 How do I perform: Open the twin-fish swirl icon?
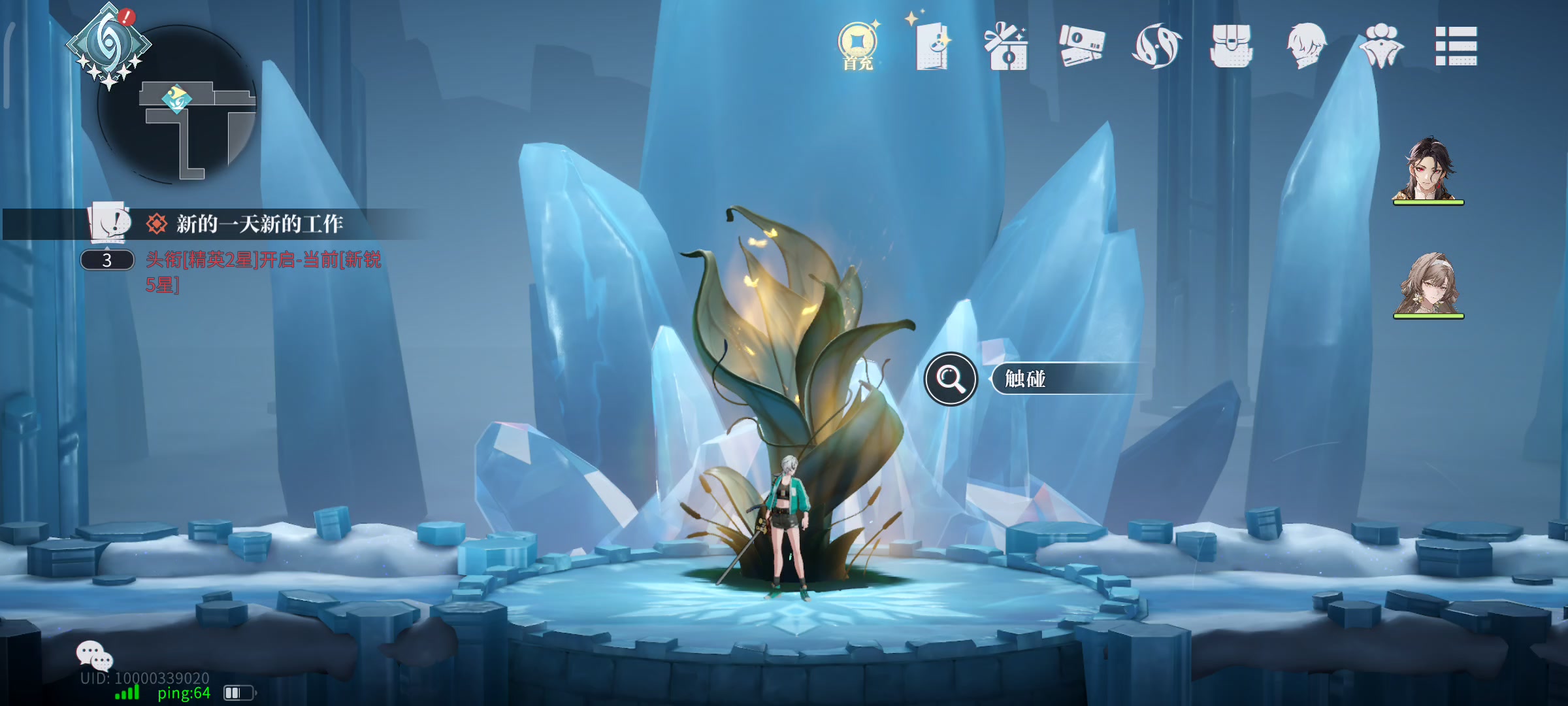click(1156, 46)
